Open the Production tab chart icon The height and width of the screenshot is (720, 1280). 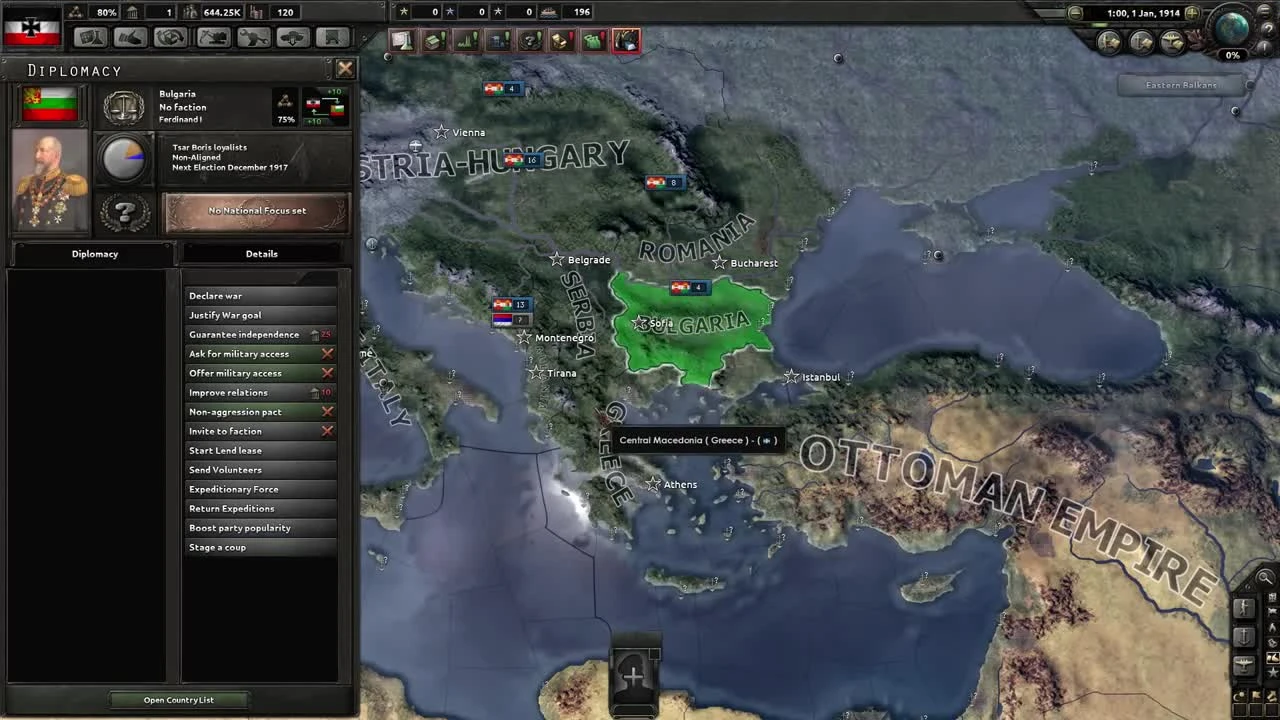coord(466,40)
